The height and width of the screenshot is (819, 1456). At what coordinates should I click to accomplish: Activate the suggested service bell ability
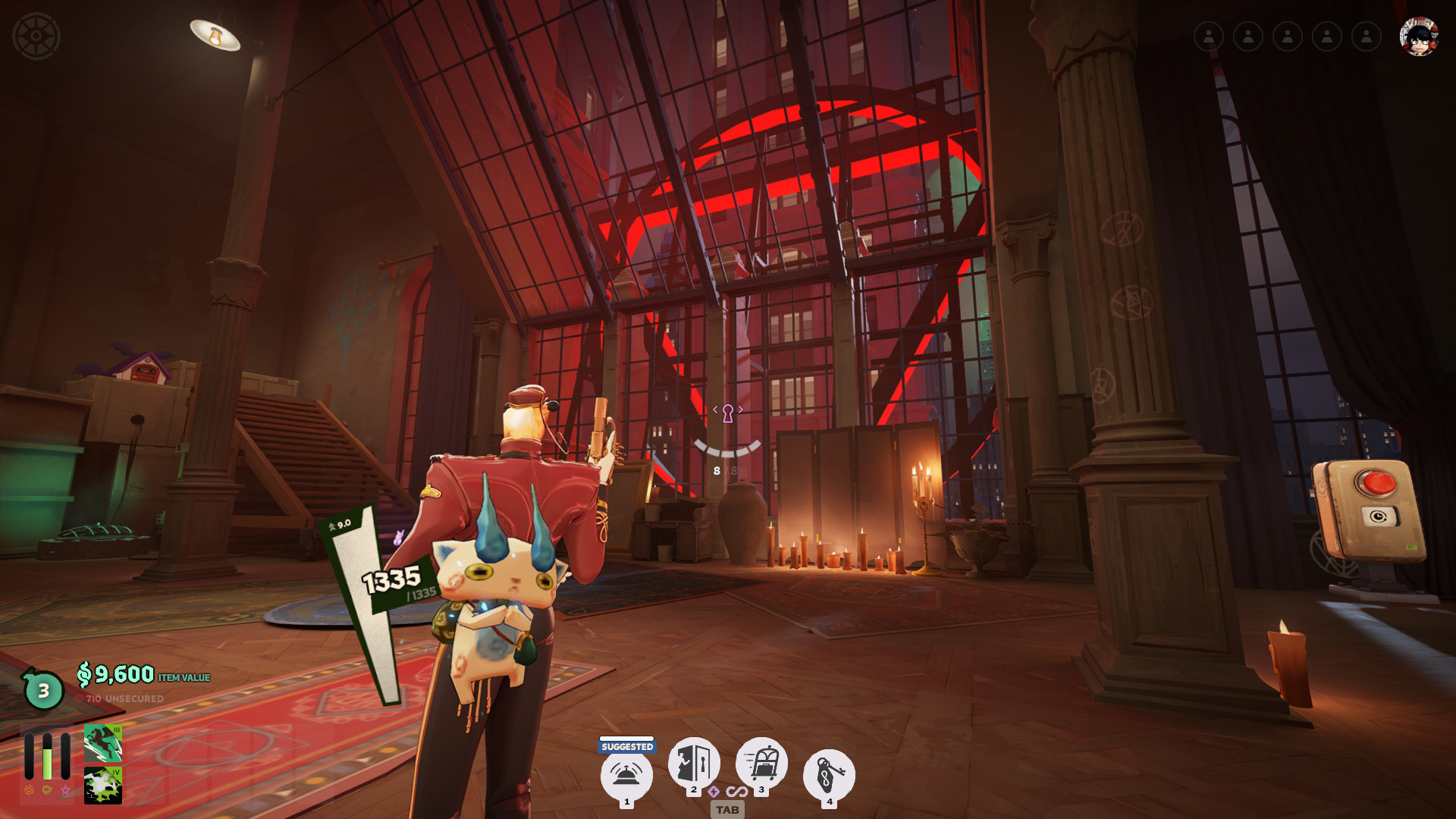626,775
